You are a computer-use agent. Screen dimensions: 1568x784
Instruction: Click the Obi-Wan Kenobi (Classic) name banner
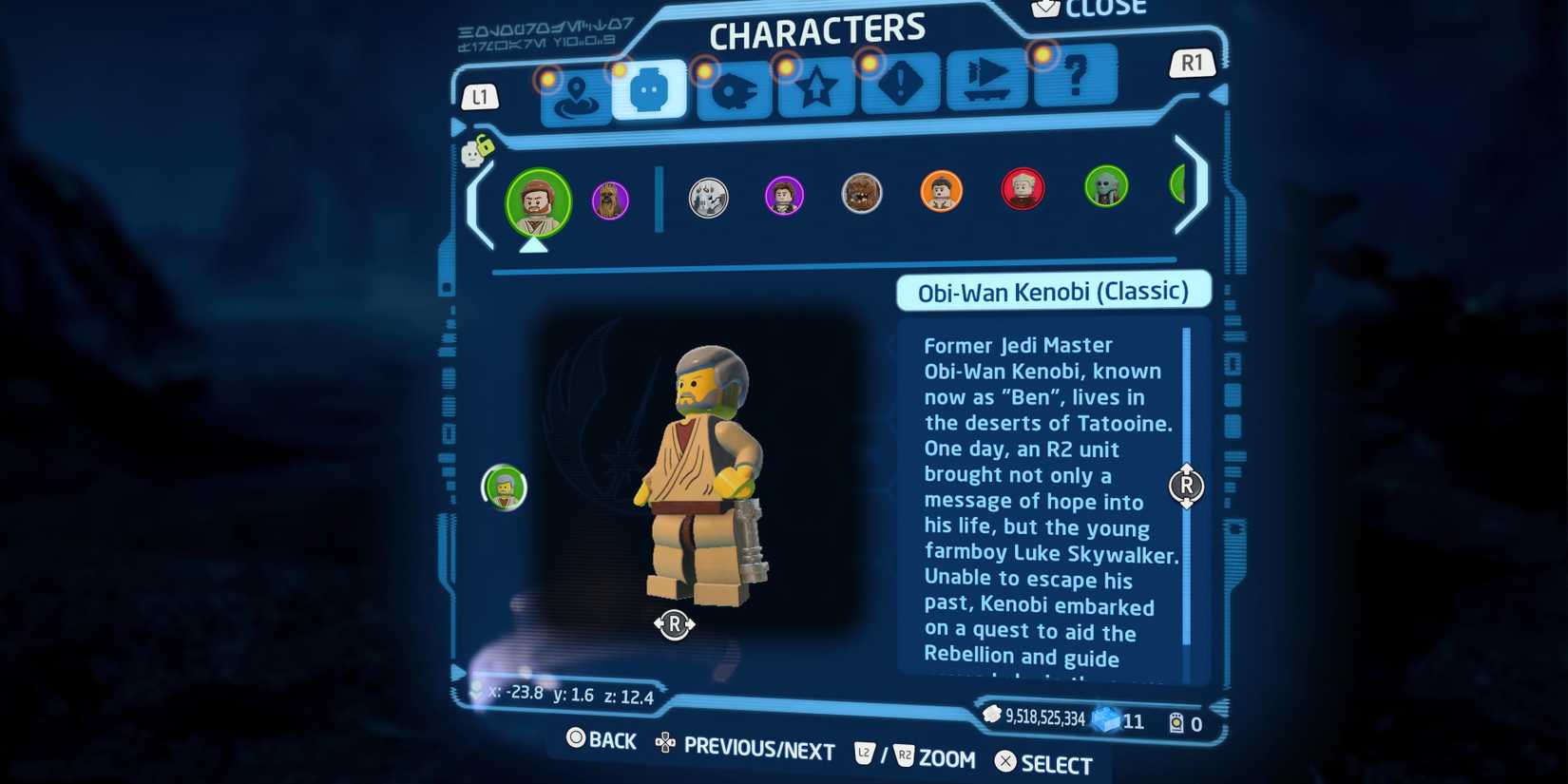(1053, 292)
